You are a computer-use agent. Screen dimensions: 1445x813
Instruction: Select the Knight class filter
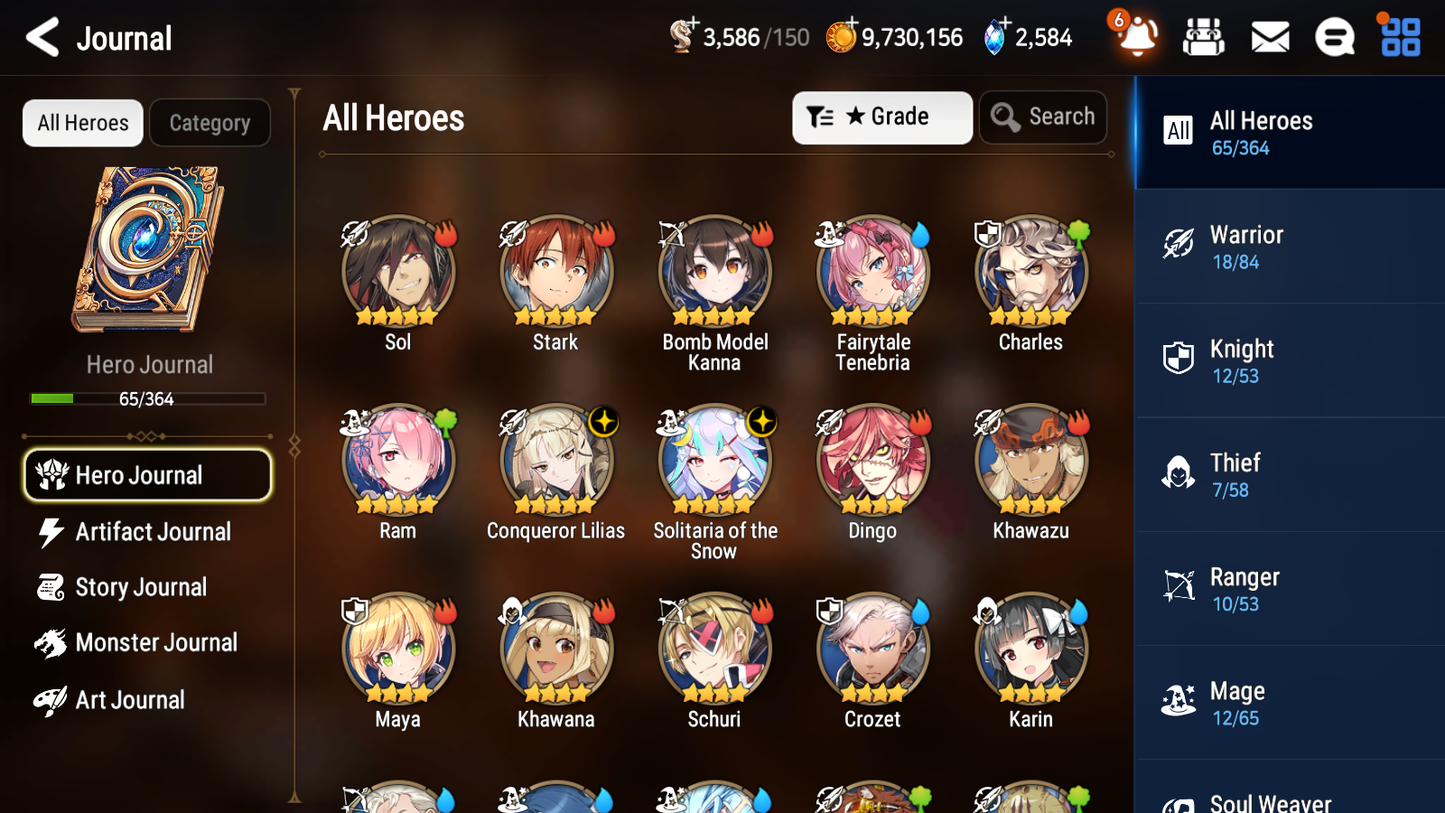click(x=1288, y=360)
